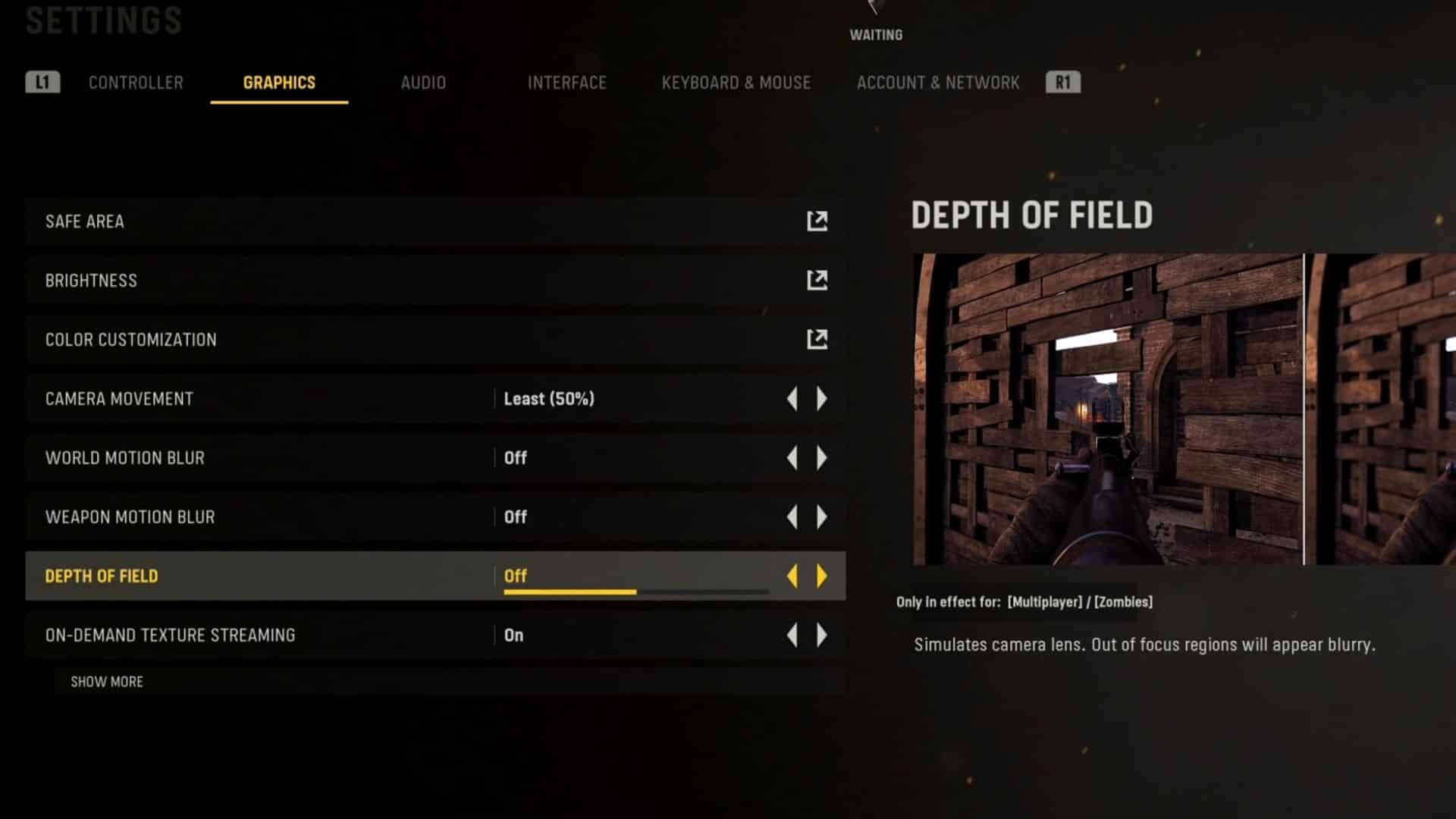The width and height of the screenshot is (1456, 819).
Task: Open Color Customization options
Action: [x=817, y=340]
